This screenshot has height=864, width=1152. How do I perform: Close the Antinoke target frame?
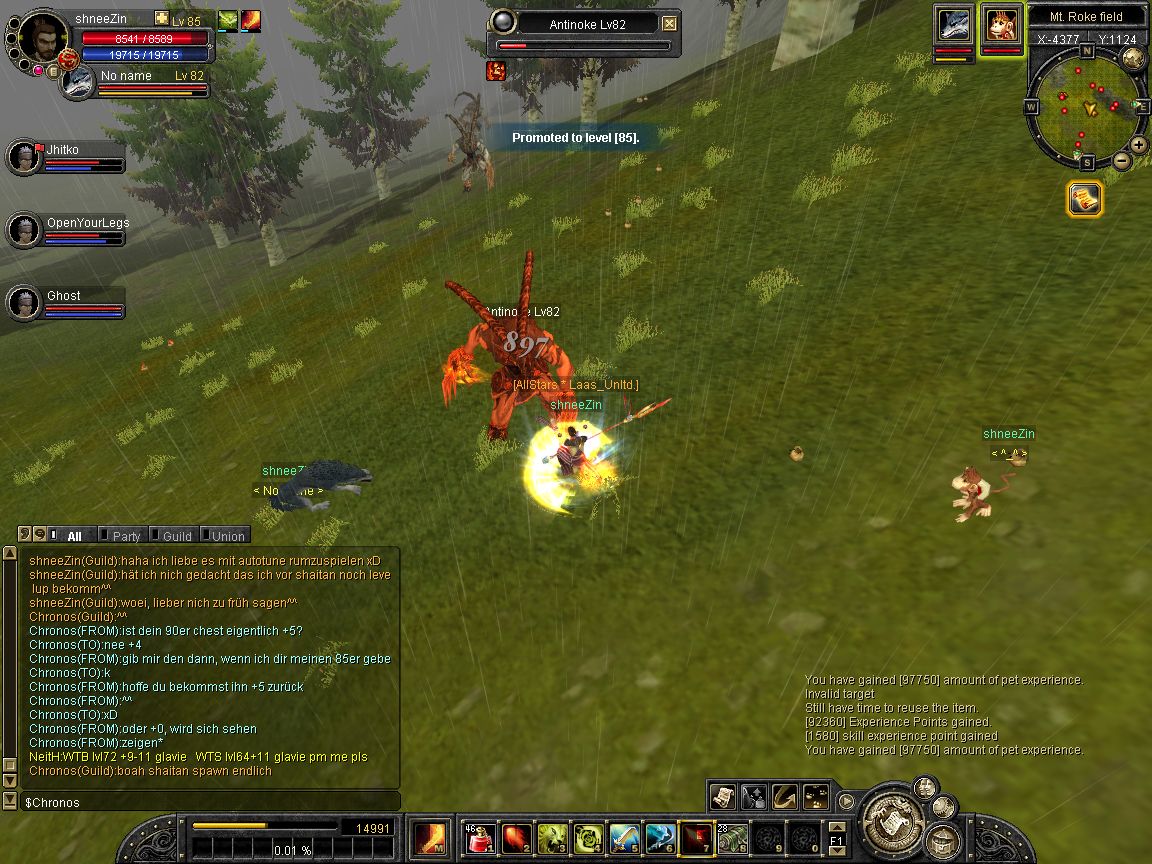(670, 24)
